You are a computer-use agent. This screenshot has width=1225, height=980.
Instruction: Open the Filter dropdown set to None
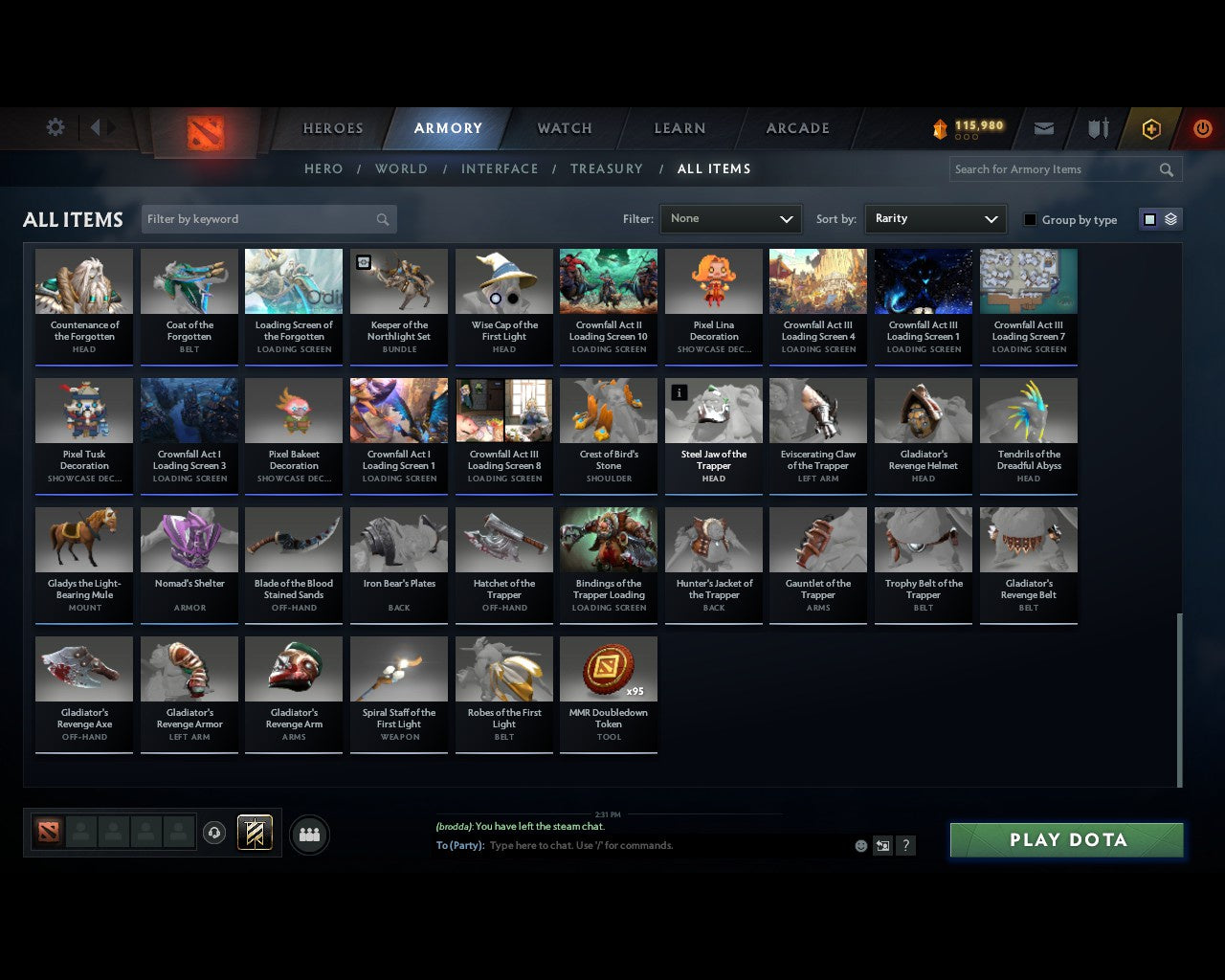(x=730, y=218)
